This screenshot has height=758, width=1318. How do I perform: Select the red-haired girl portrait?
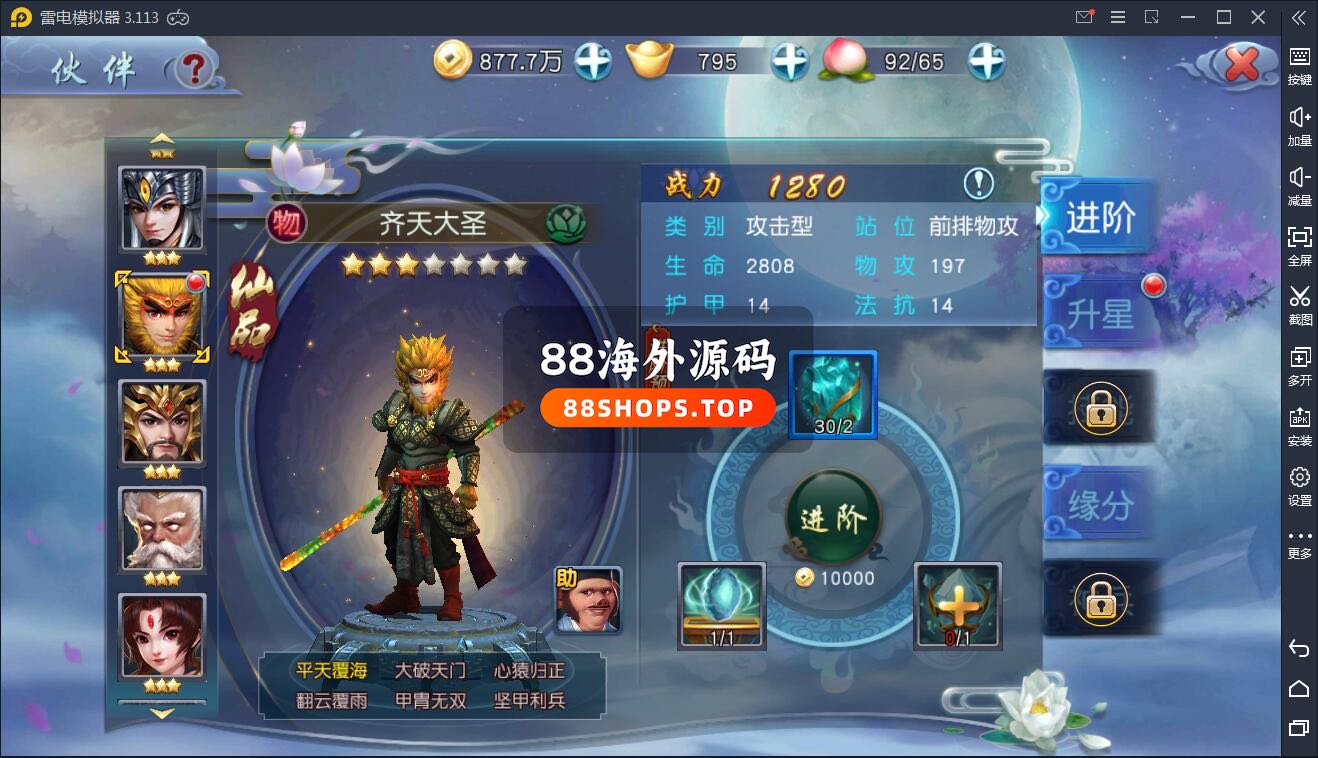pyautogui.click(x=162, y=636)
